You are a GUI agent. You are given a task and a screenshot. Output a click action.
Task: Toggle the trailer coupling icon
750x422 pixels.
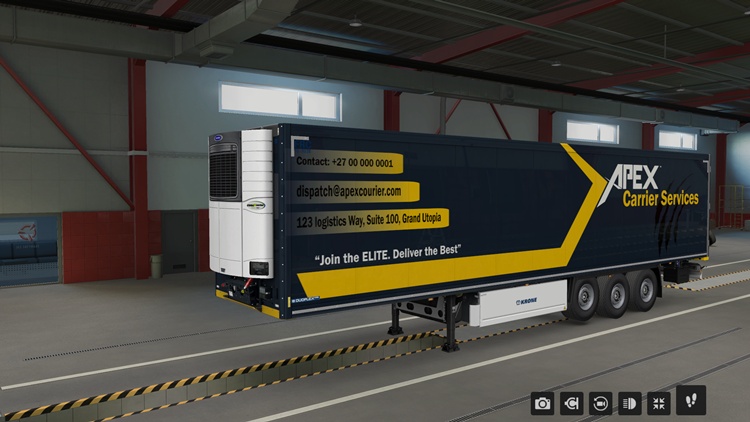[x=572, y=403]
